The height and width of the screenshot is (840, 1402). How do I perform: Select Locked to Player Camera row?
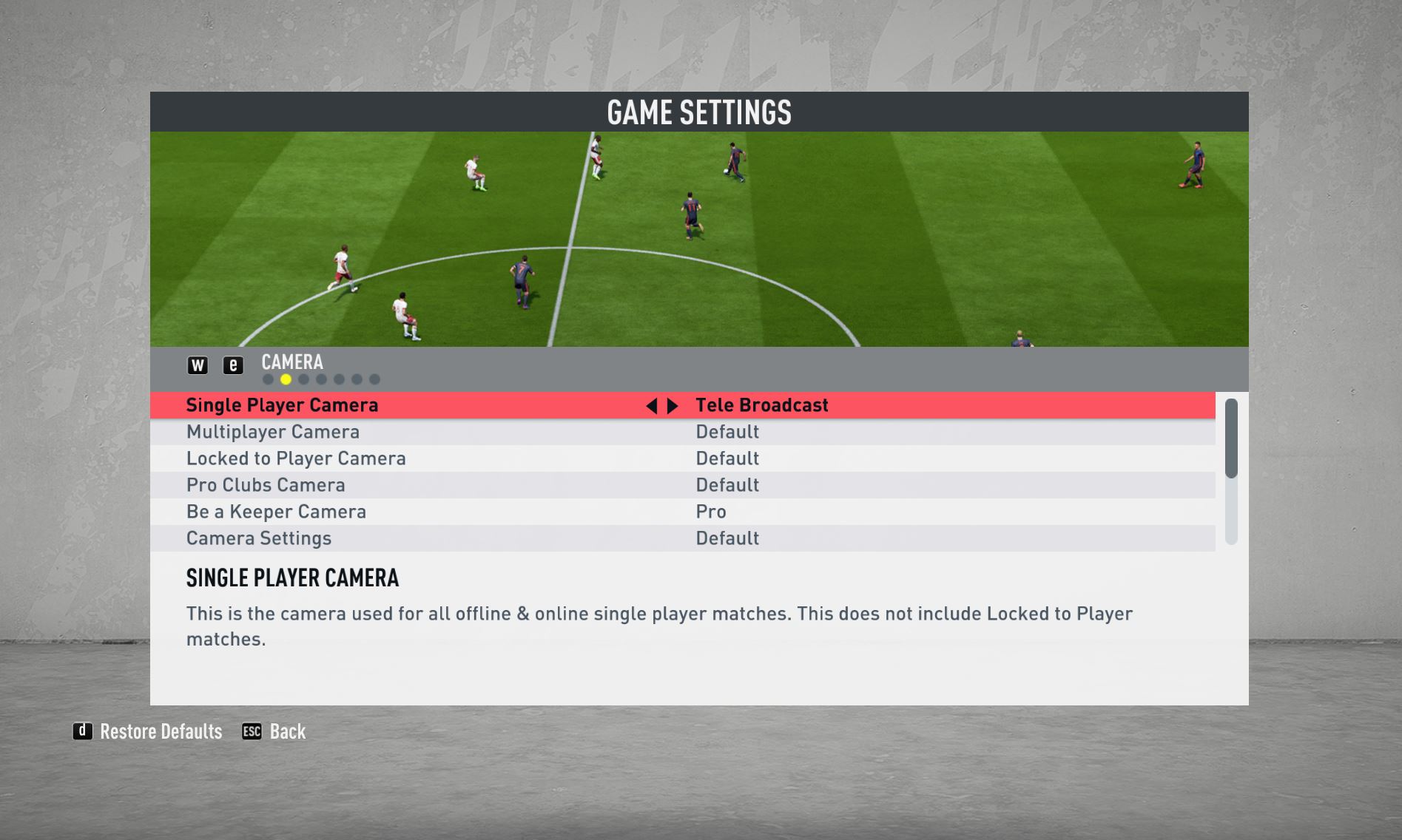pyautogui.click(x=296, y=458)
